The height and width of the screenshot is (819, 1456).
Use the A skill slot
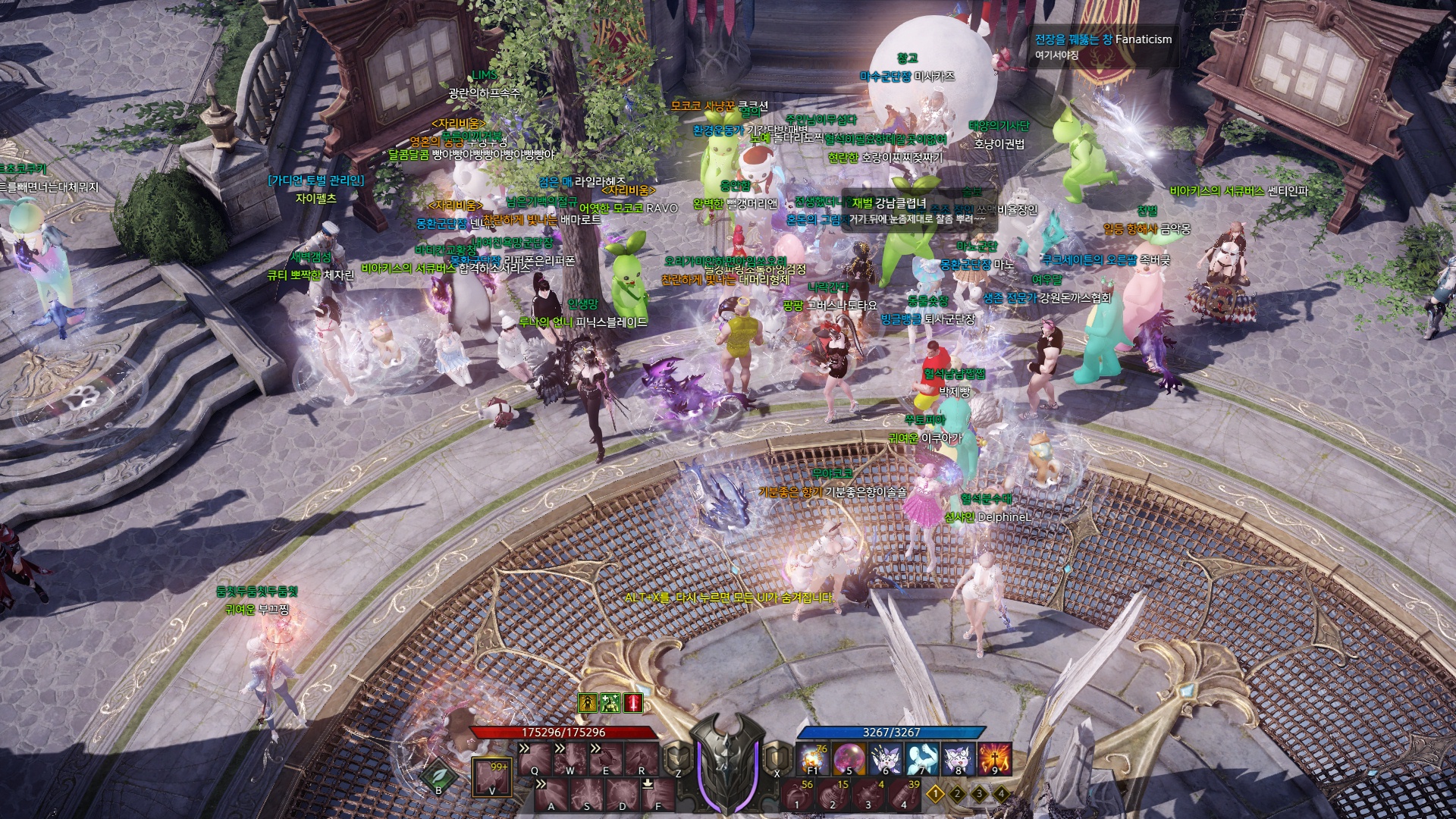[x=551, y=793]
